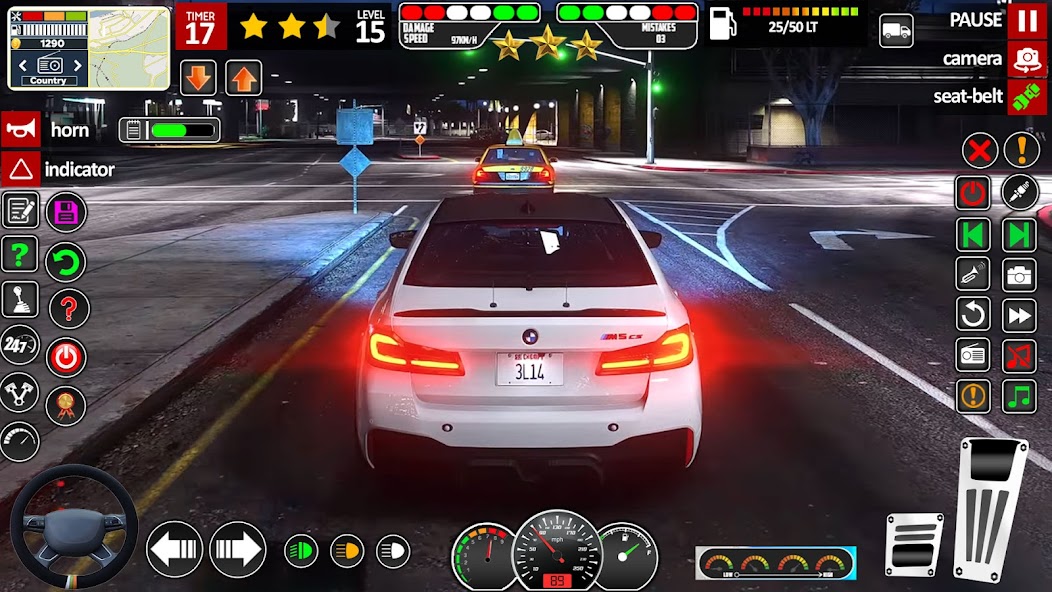Switch view using the camera button

(x=1026, y=59)
